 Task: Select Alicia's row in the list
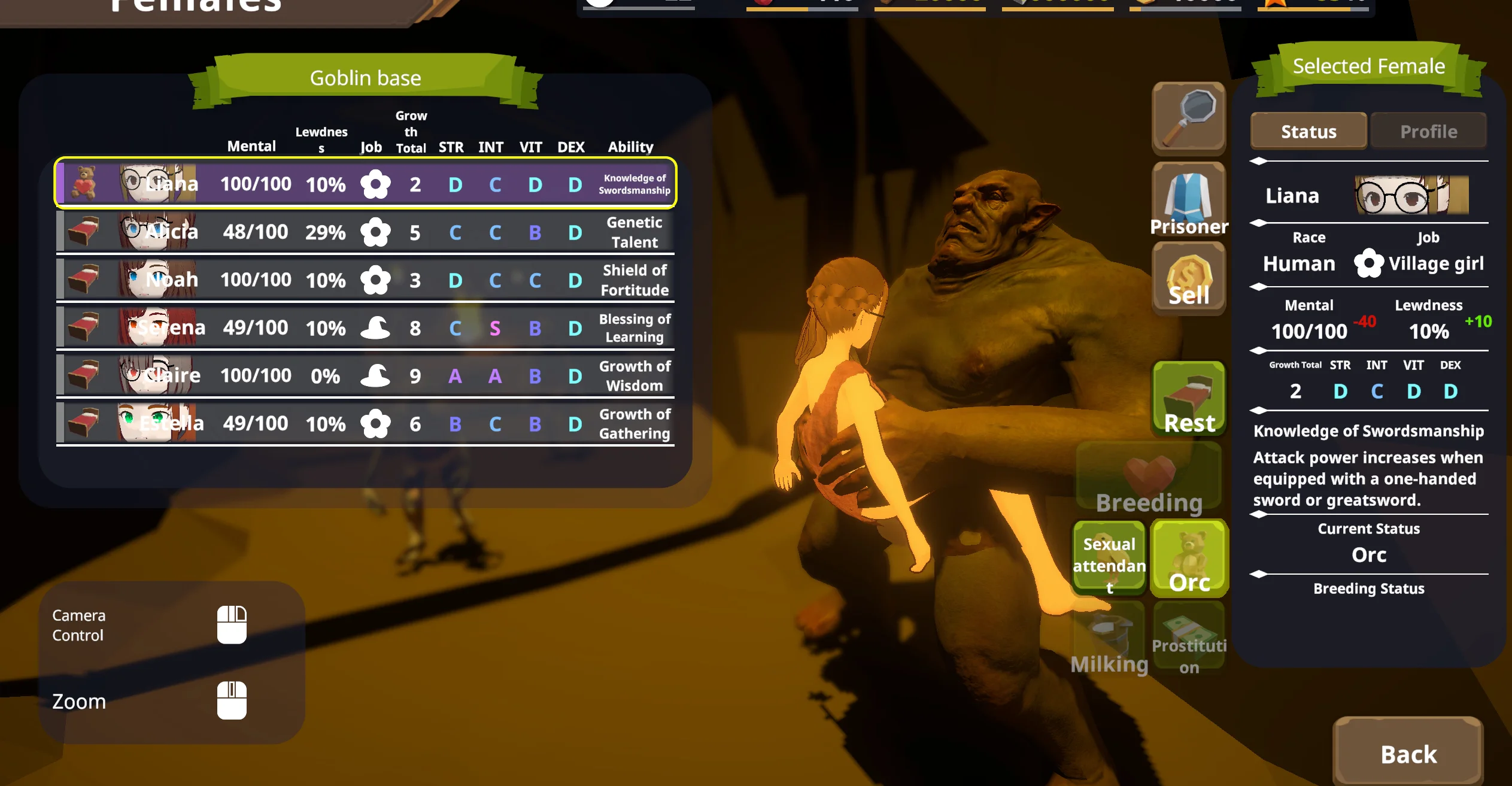[365, 232]
